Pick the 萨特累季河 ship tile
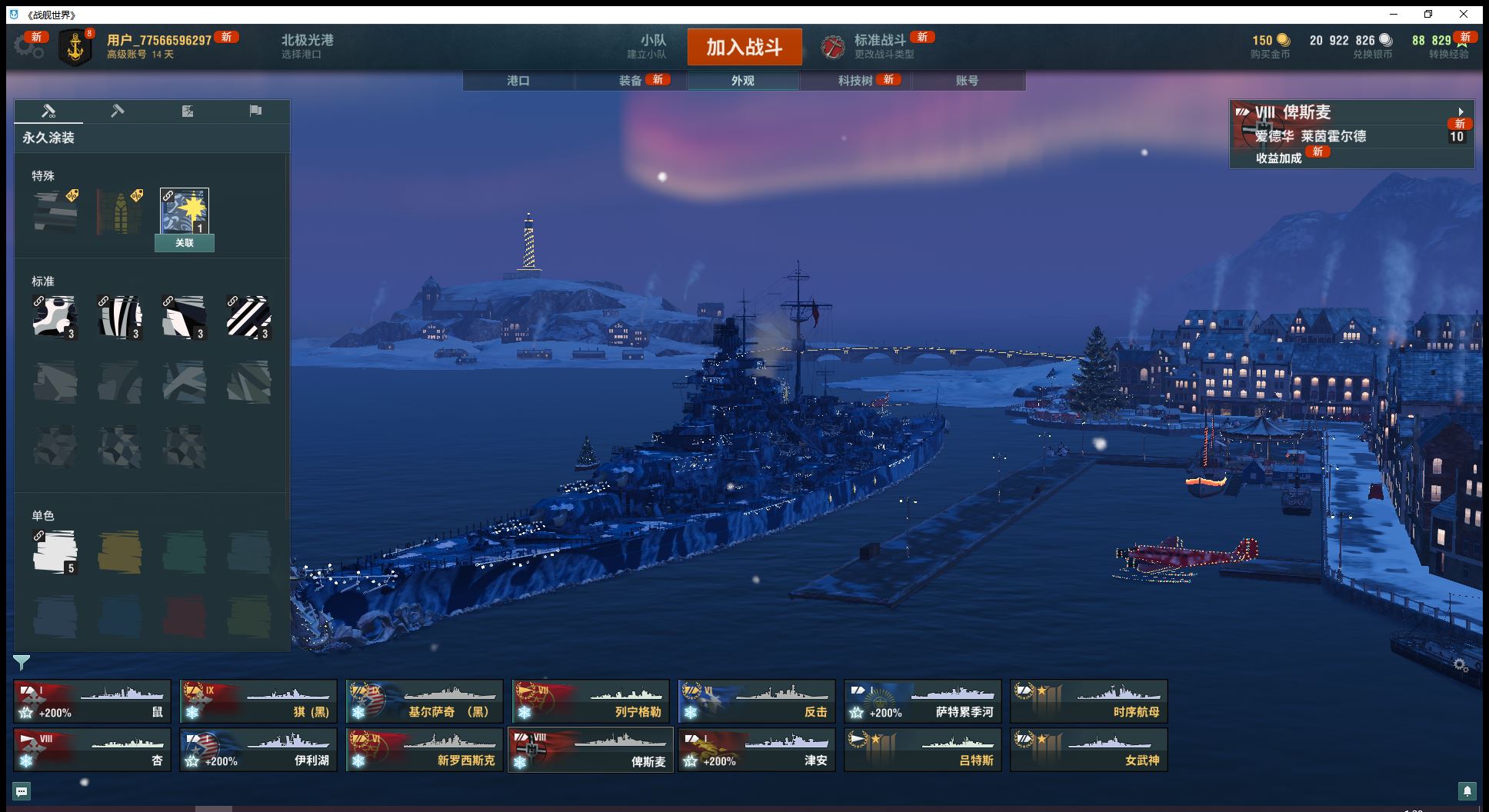 (922, 701)
